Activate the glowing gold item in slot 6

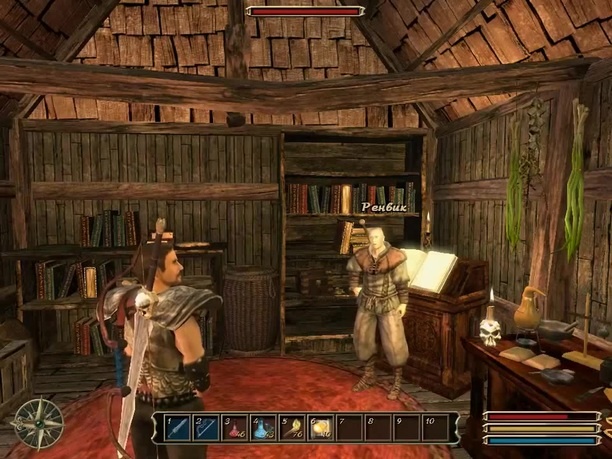coord(321,428)
